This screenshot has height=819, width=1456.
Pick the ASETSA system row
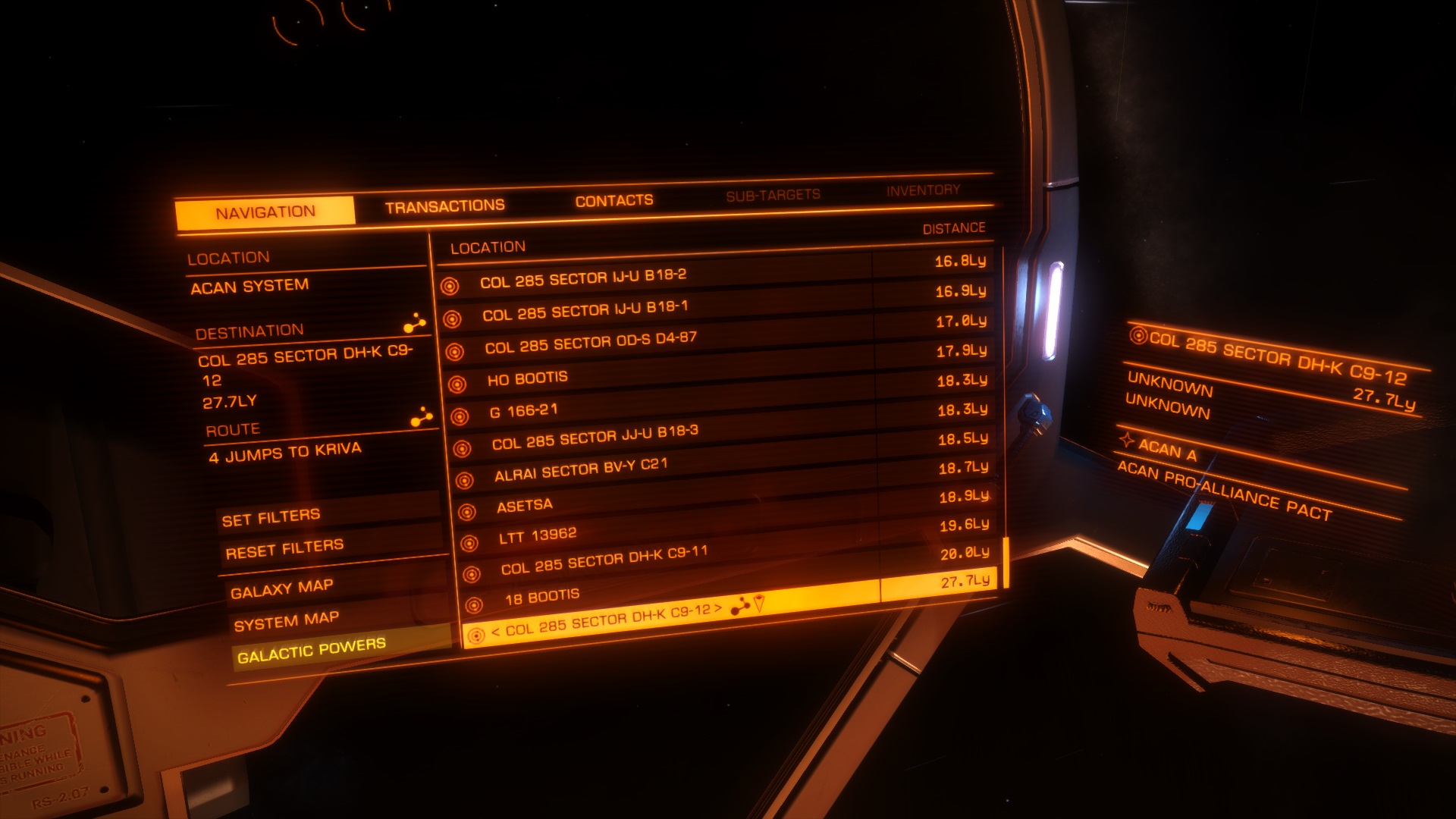click(524, 506)
